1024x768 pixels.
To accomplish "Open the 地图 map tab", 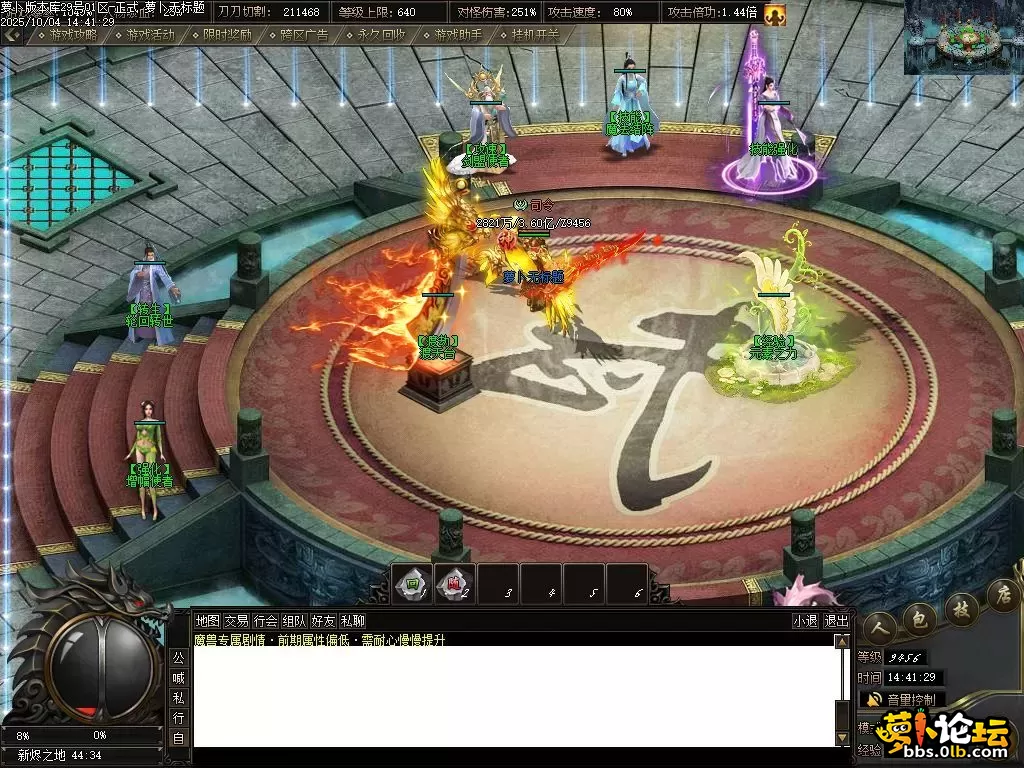I will click(207, 620).
